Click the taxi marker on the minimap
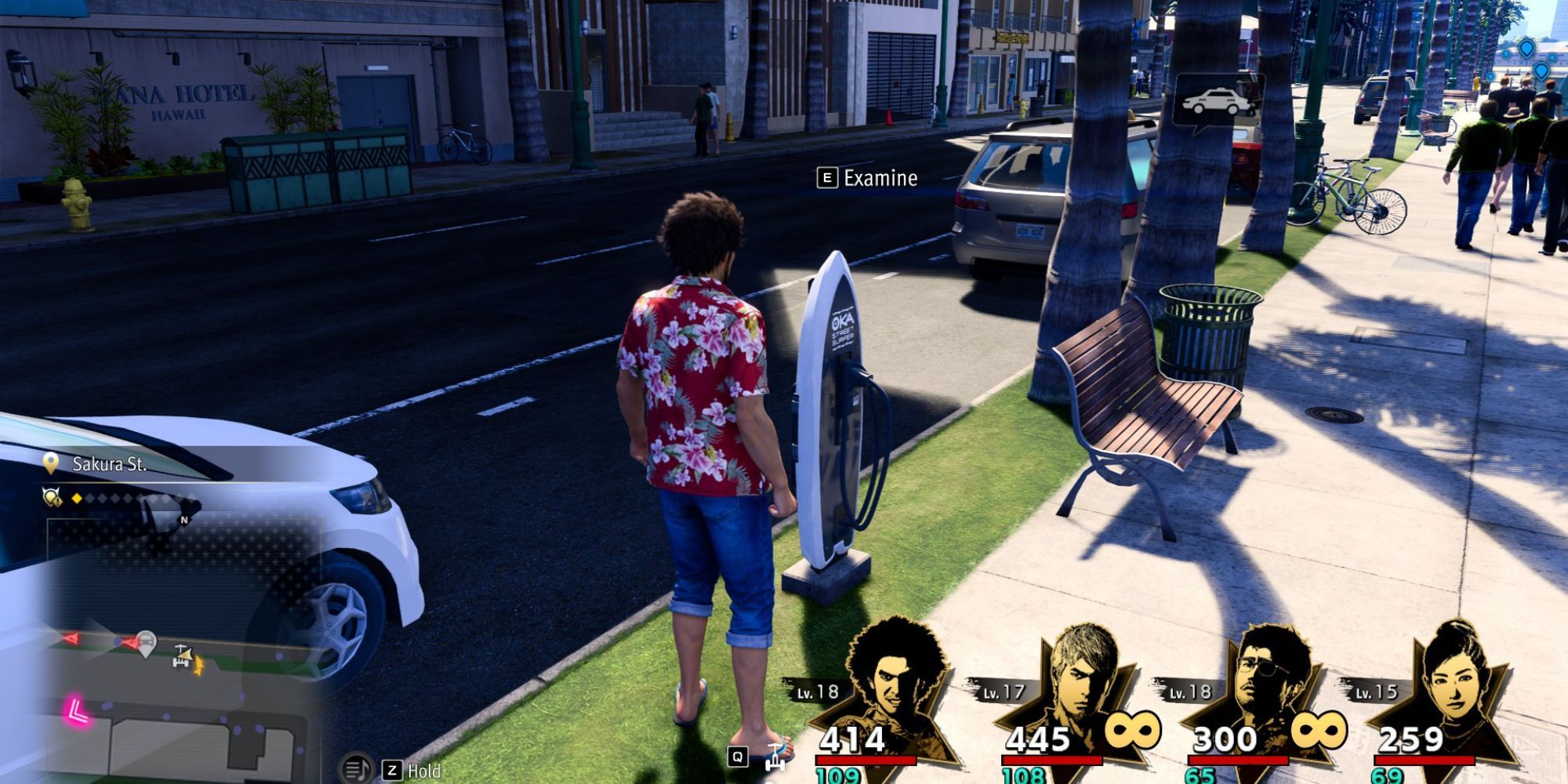The width and height of the screenshot is (1568, 784). [x=146, y=641]
